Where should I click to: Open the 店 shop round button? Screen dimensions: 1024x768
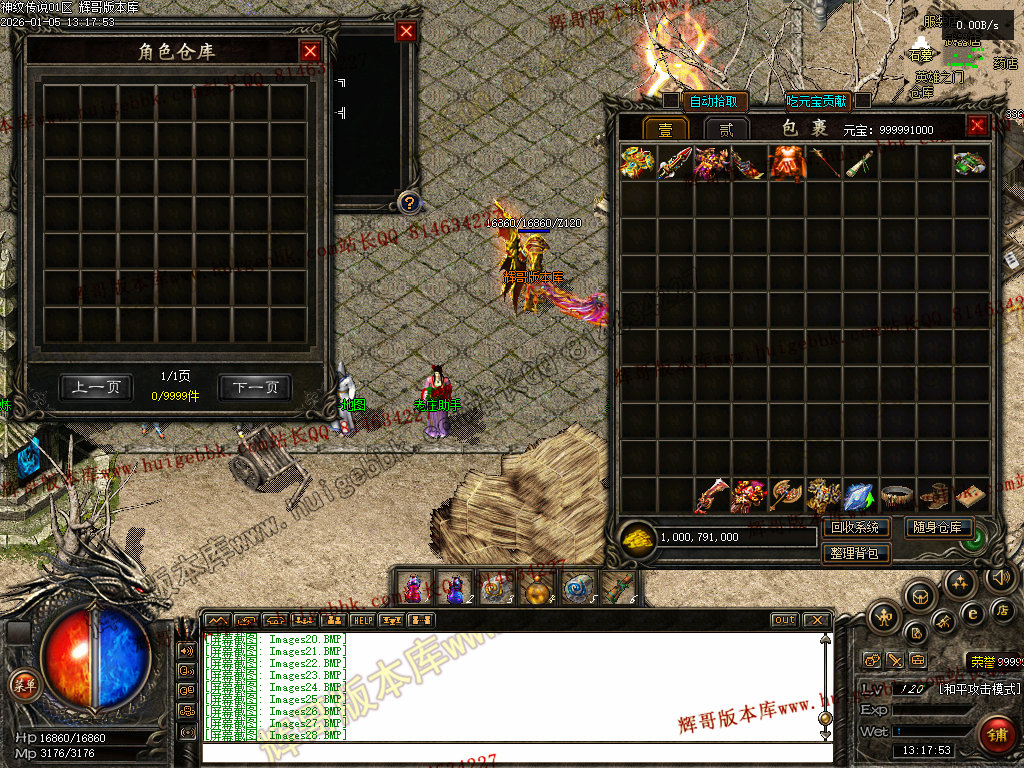pos(1003,610)
